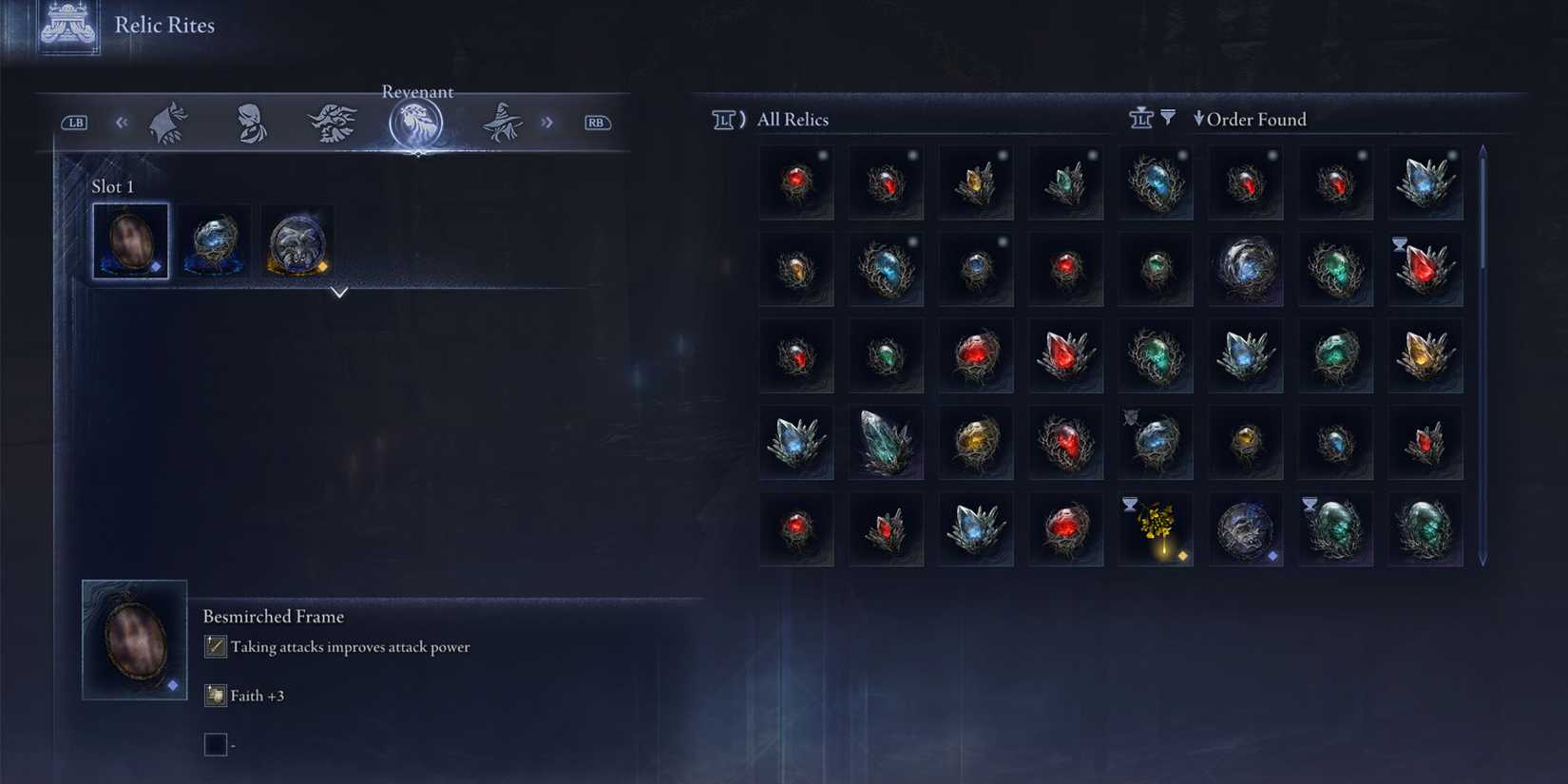Select the Recluse wizard-hat class icon
Viewport: 1568px width, 784px height.
502,121
